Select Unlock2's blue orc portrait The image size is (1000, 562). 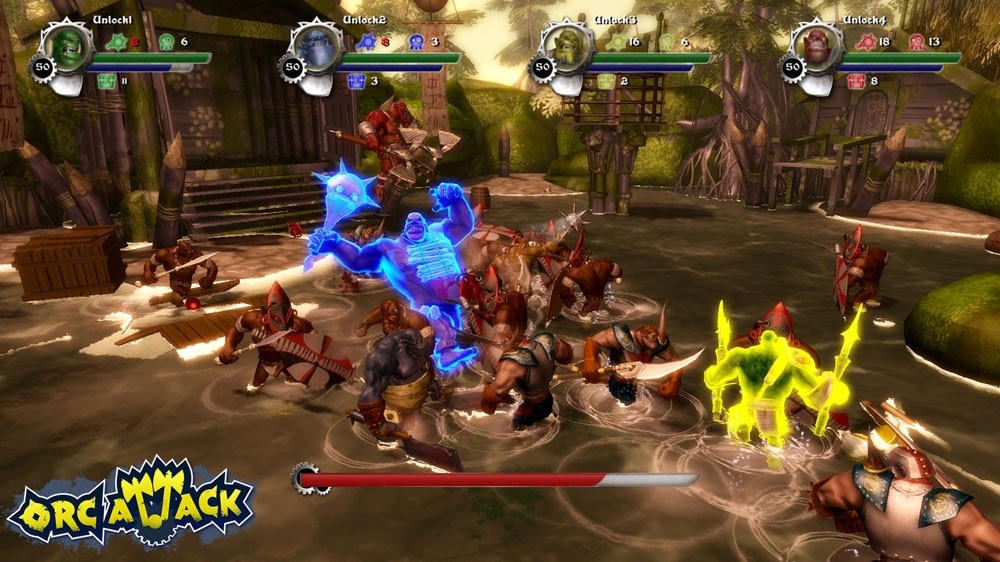(318, 46)
